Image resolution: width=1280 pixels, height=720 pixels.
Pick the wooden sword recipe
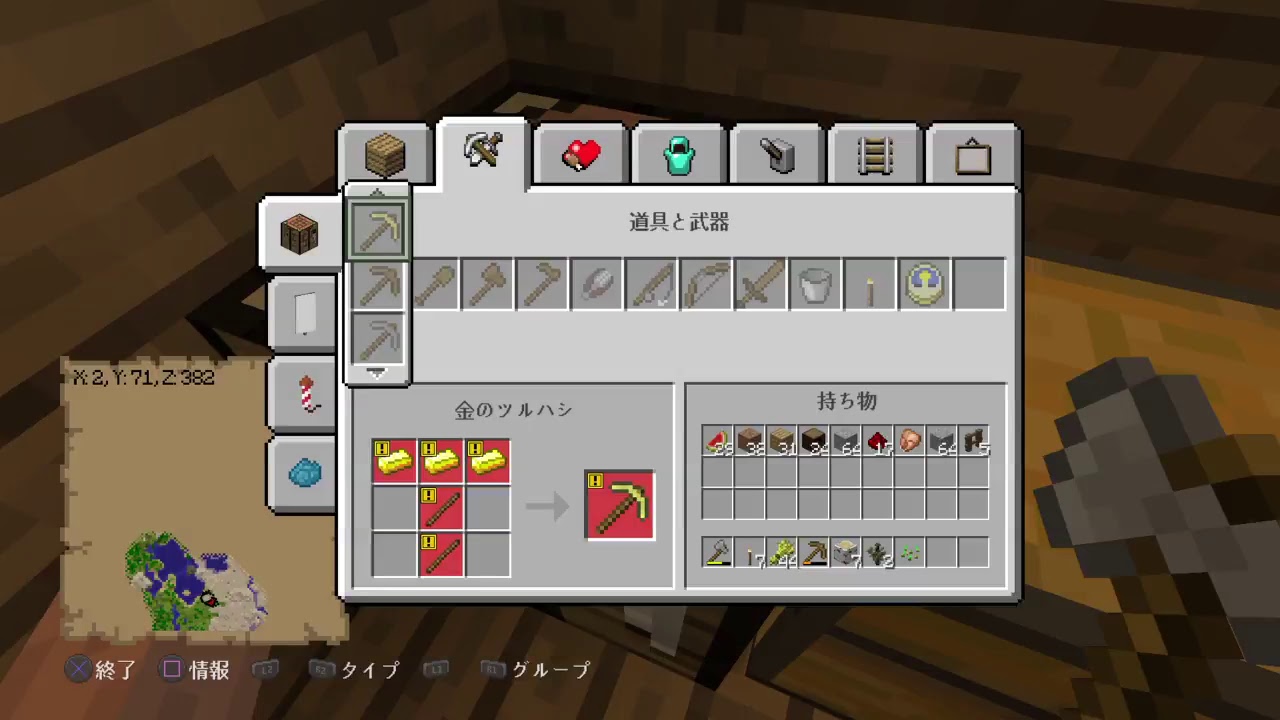(x=760, y=284)
